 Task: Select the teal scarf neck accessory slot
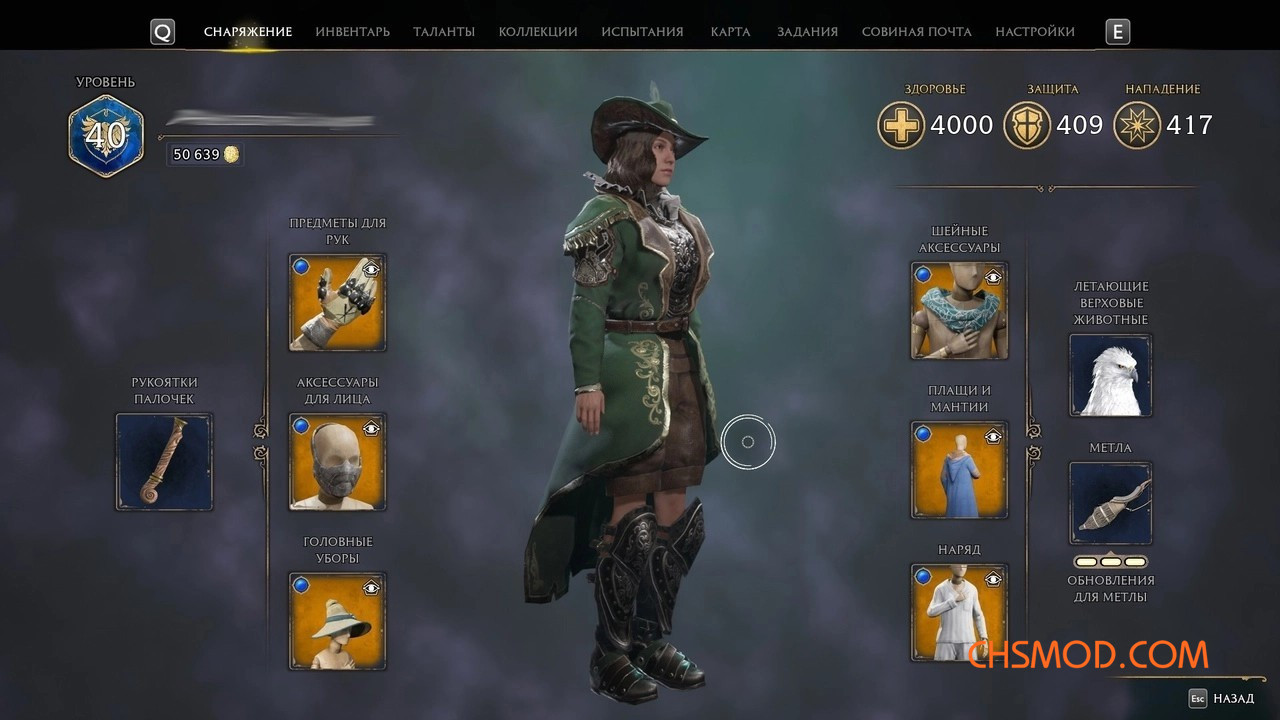point(959,311)
